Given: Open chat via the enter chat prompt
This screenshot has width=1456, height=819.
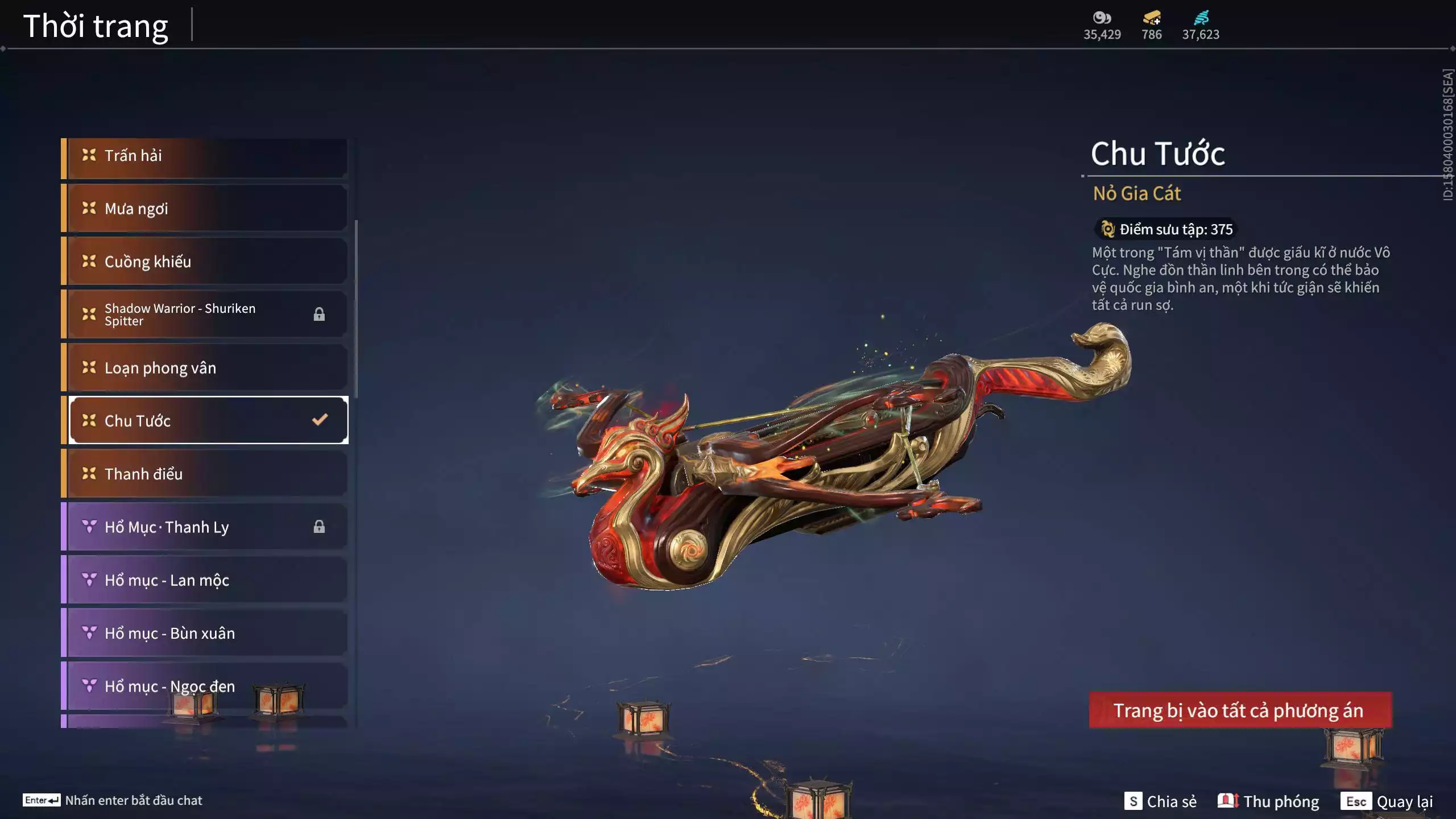Looking at the screenshot, I should [x=113, y=800].
